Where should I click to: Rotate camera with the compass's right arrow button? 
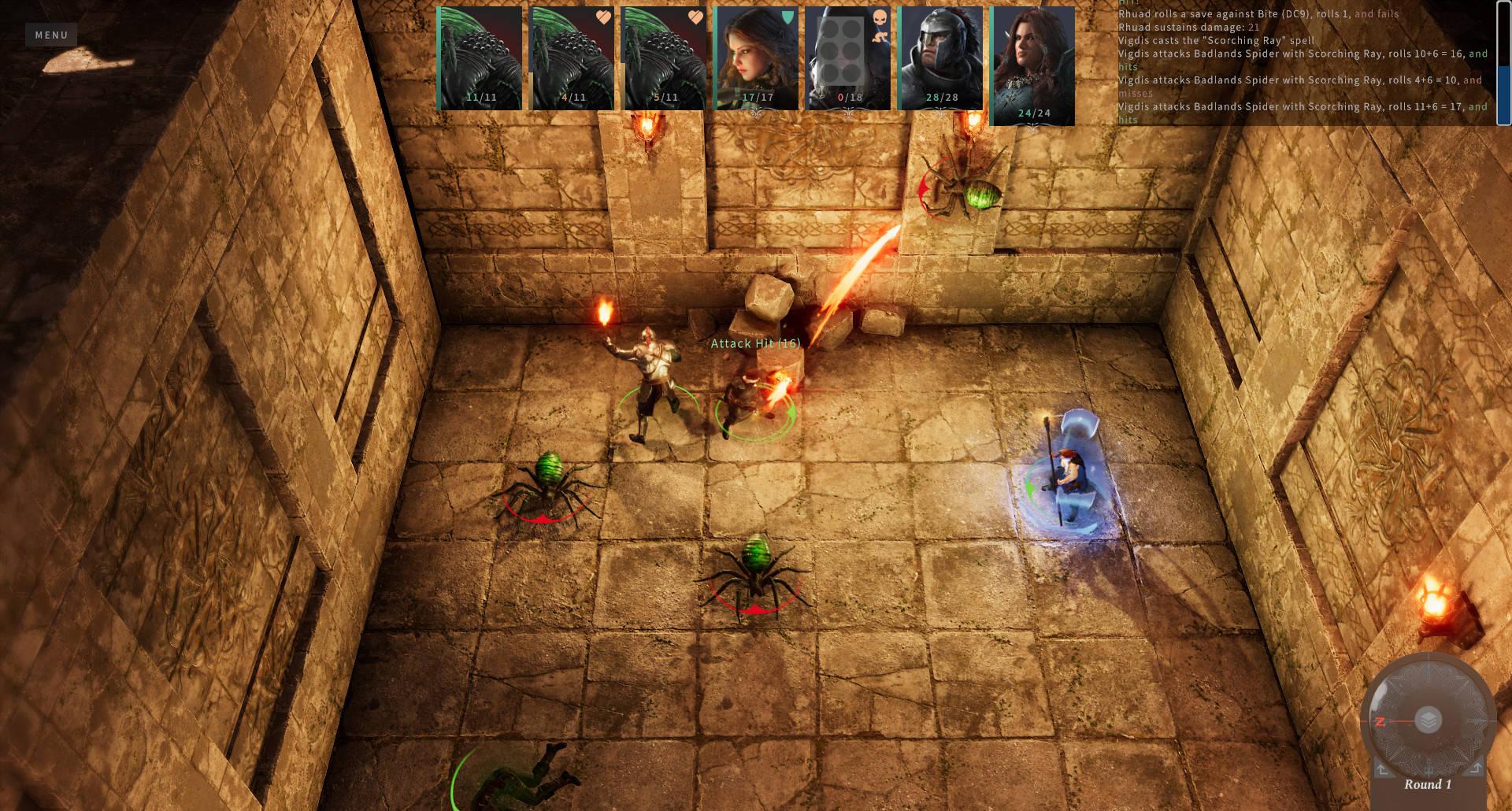click(x=1475, y=768)
